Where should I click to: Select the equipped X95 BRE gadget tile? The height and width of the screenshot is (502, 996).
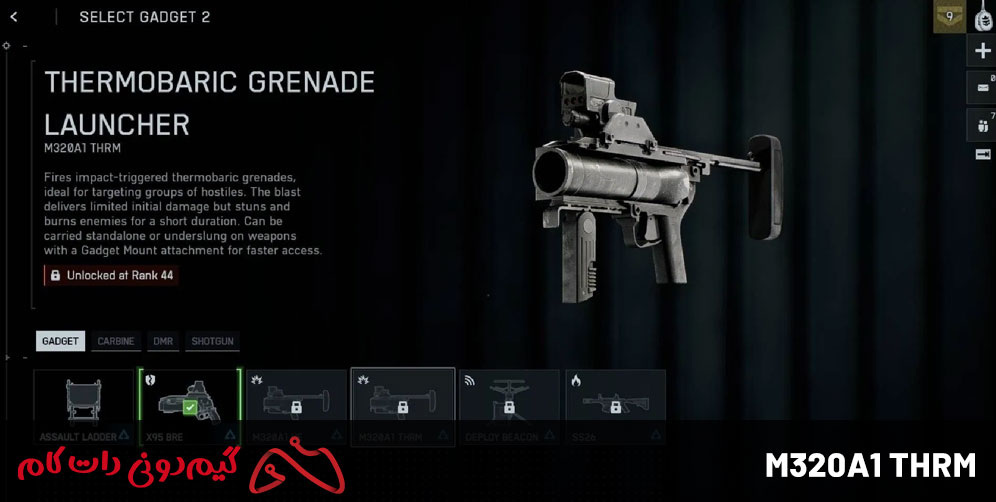pyautogui.click(x=190, y=407)
